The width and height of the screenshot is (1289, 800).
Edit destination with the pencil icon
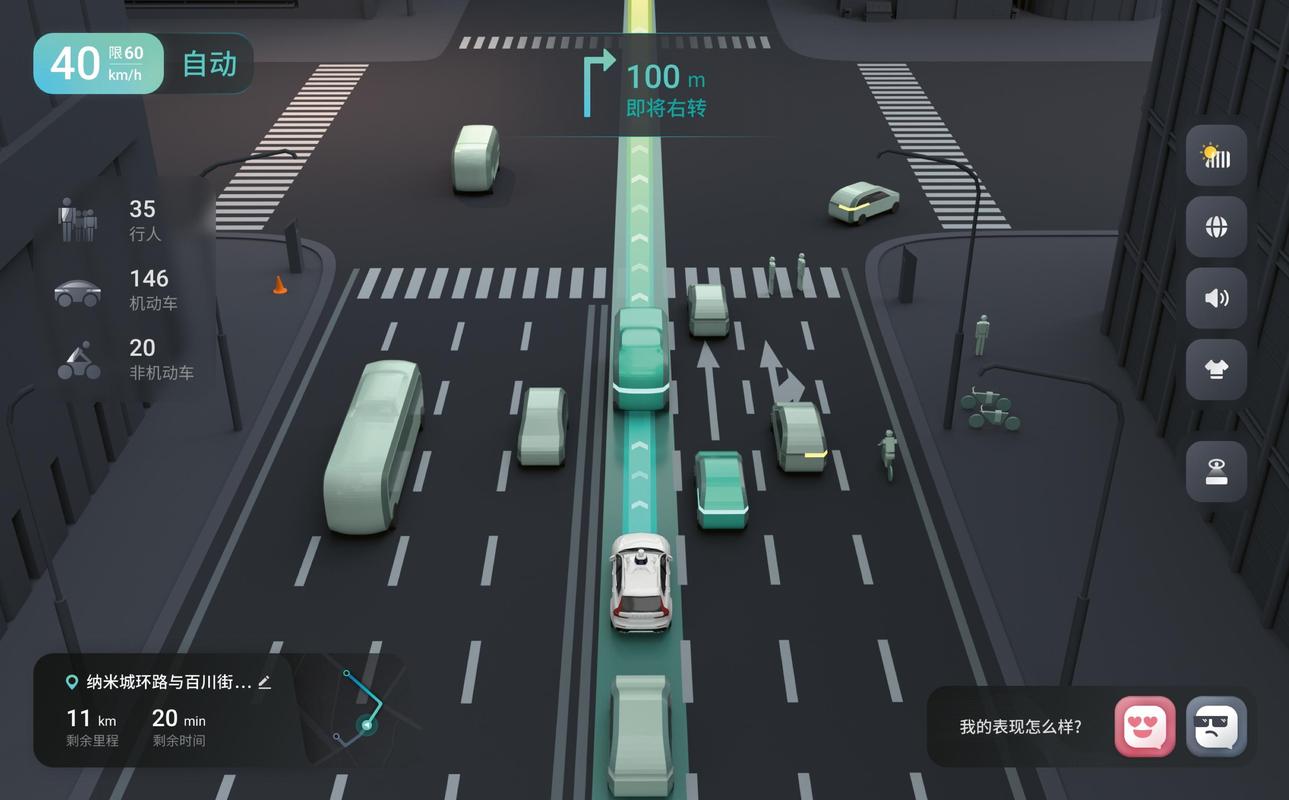(x=264, y=682)
